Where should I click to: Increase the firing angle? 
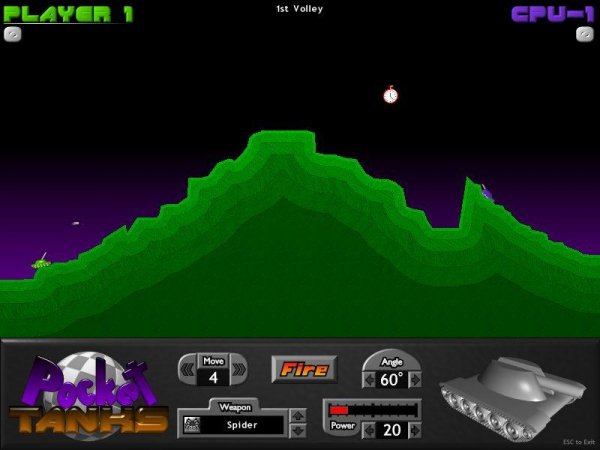[415, 380]
